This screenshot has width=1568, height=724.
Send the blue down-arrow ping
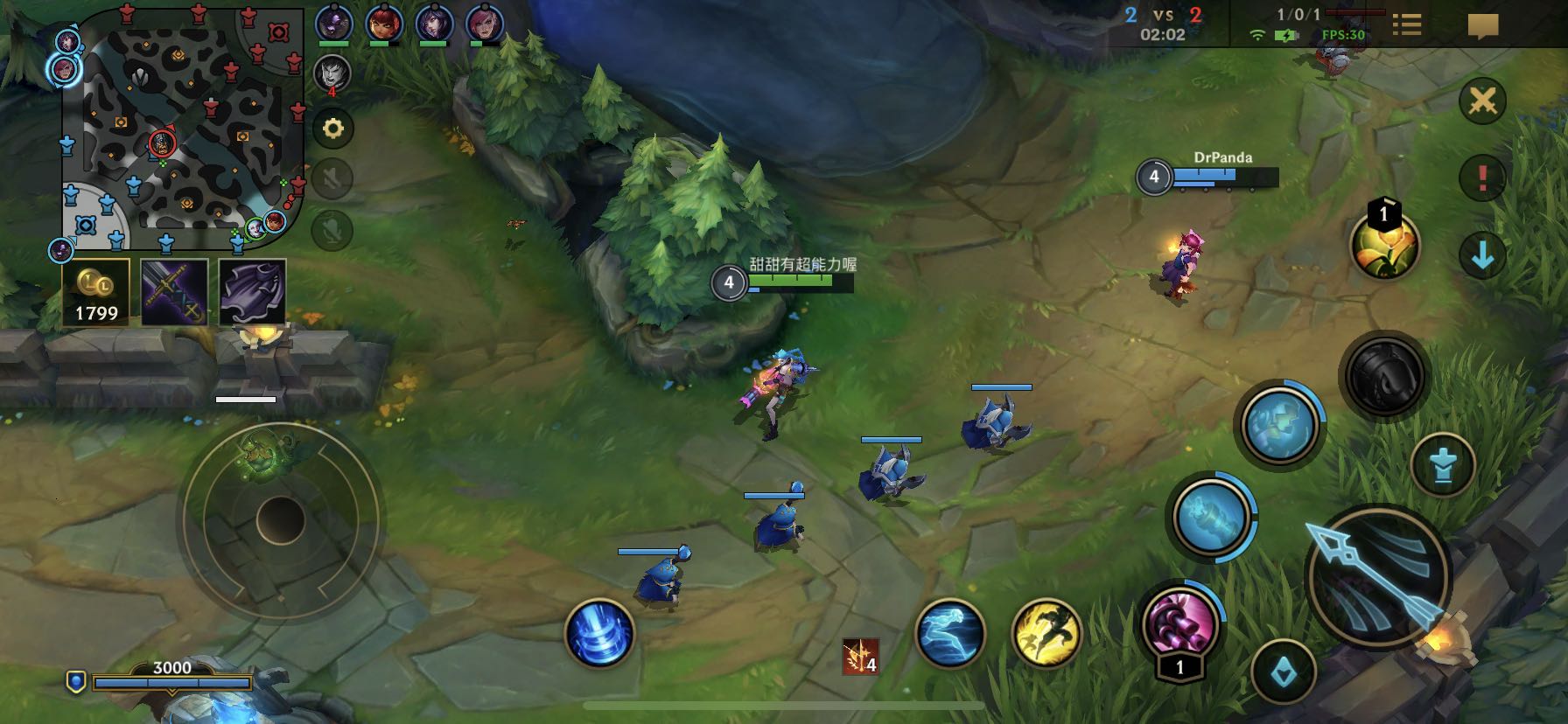click(1482, 255)
